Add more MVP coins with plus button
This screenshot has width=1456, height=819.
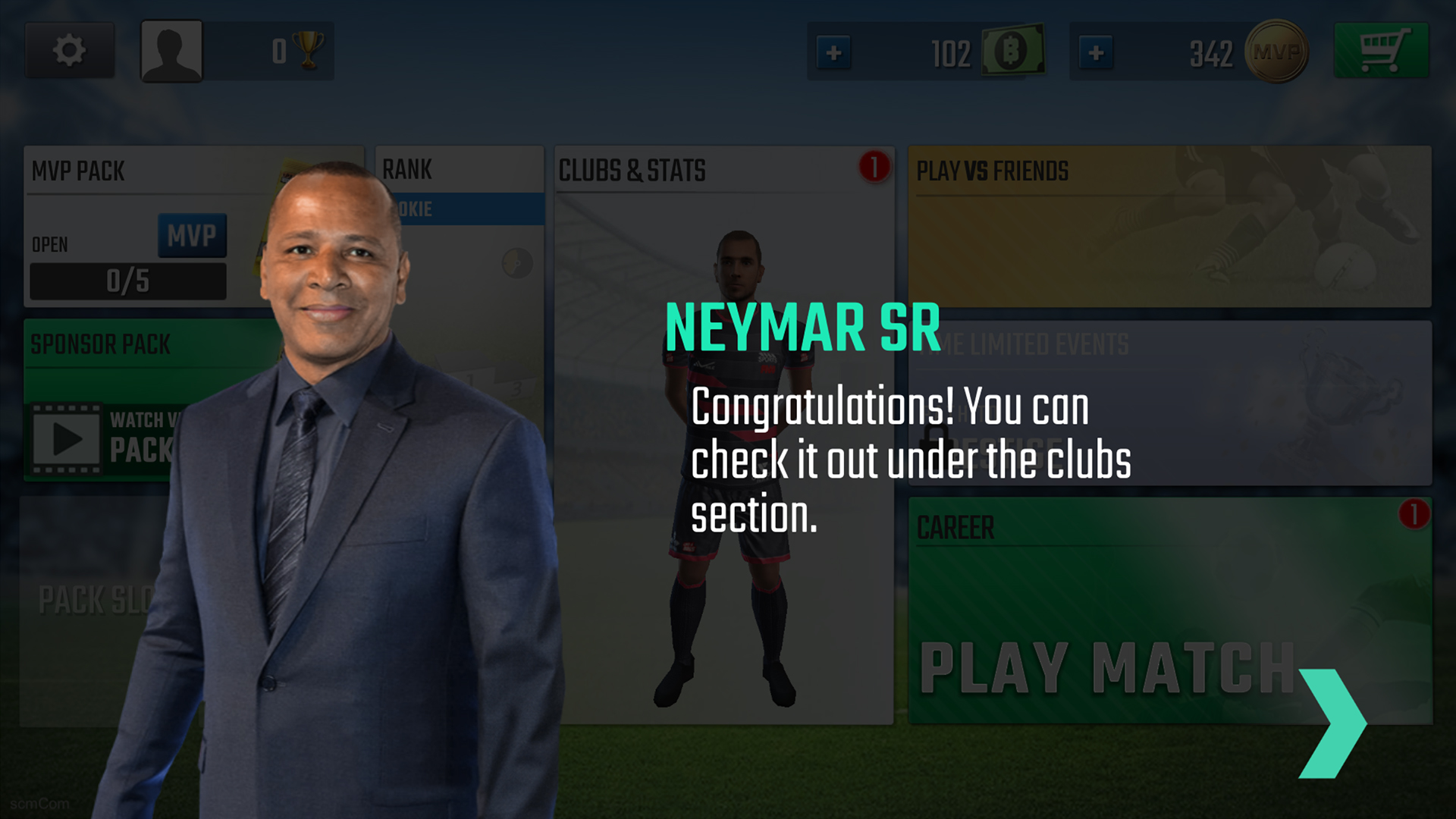(1096, 52)
